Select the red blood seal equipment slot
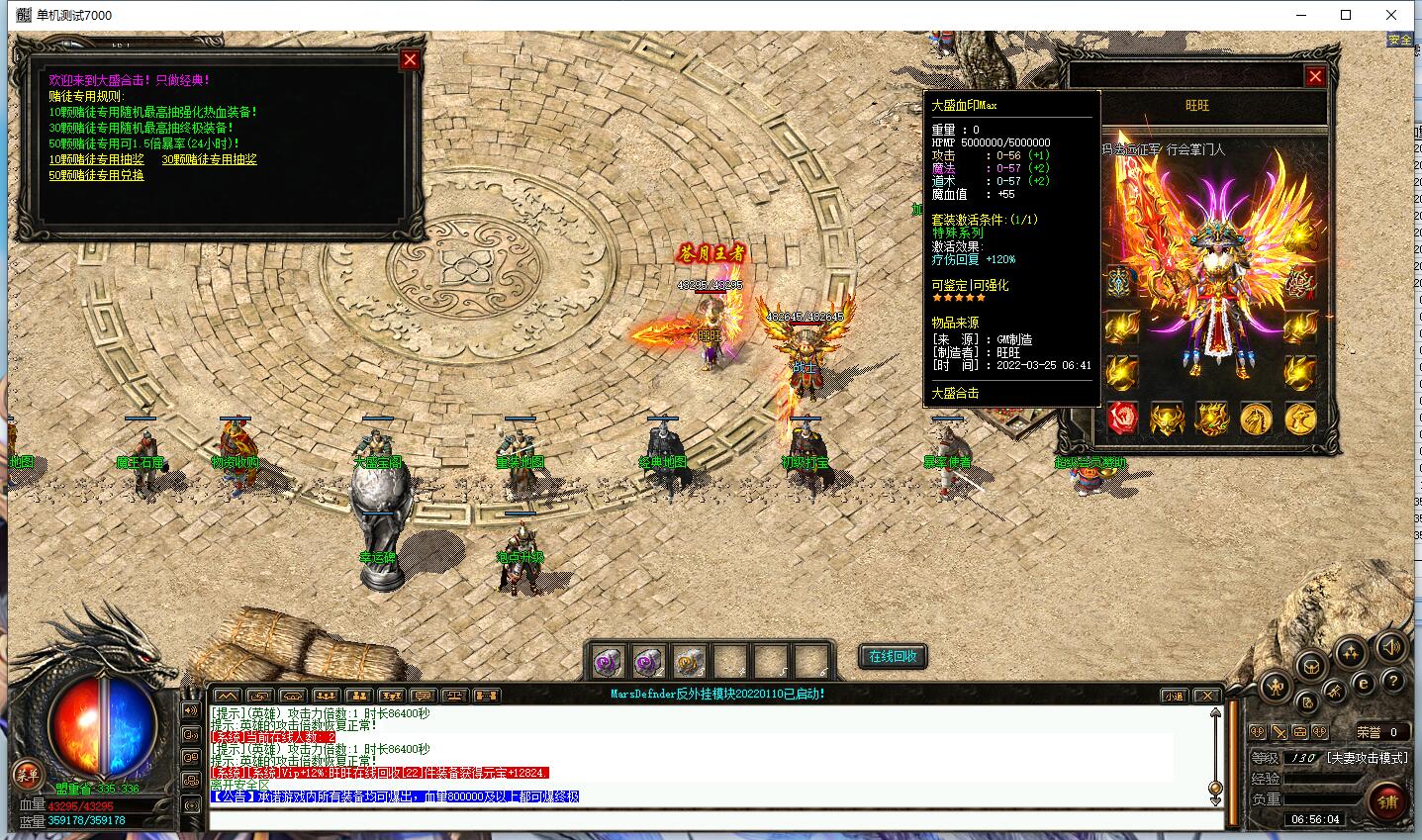Screen dimensions: 1422x840 pos(1123,419)
